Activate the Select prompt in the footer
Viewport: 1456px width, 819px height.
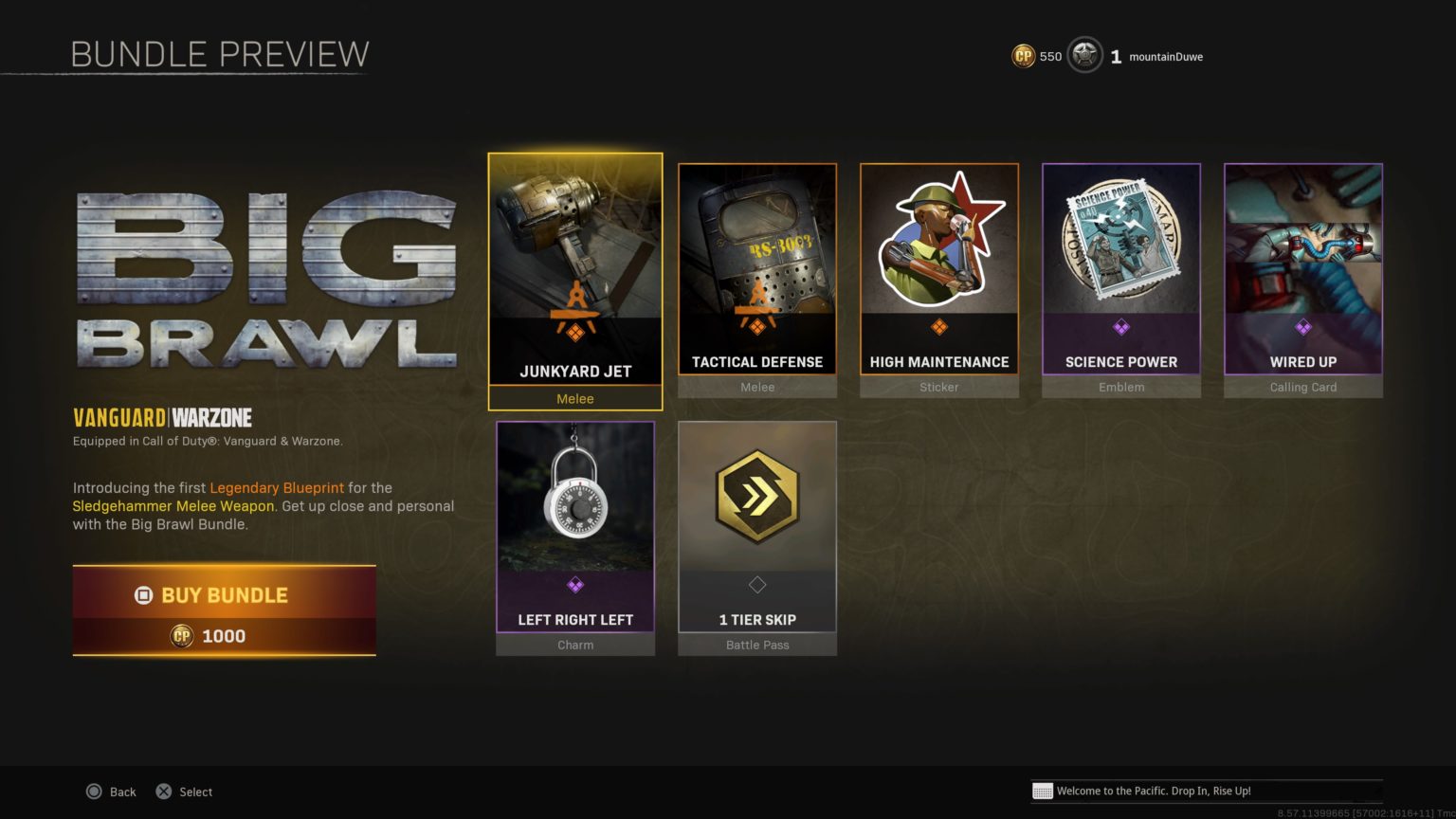(185, 792)
